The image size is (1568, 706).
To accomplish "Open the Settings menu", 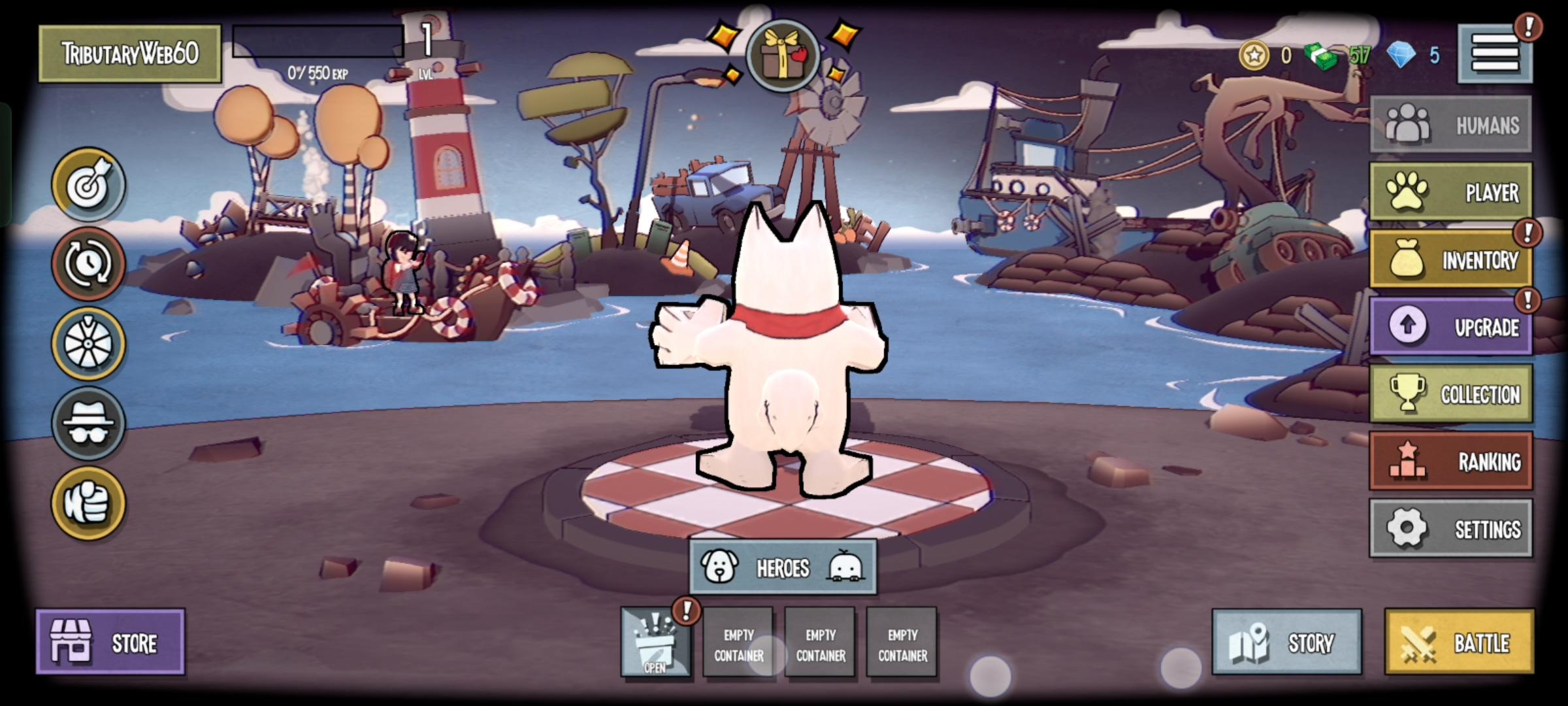I will click(x=1450, y=528).
